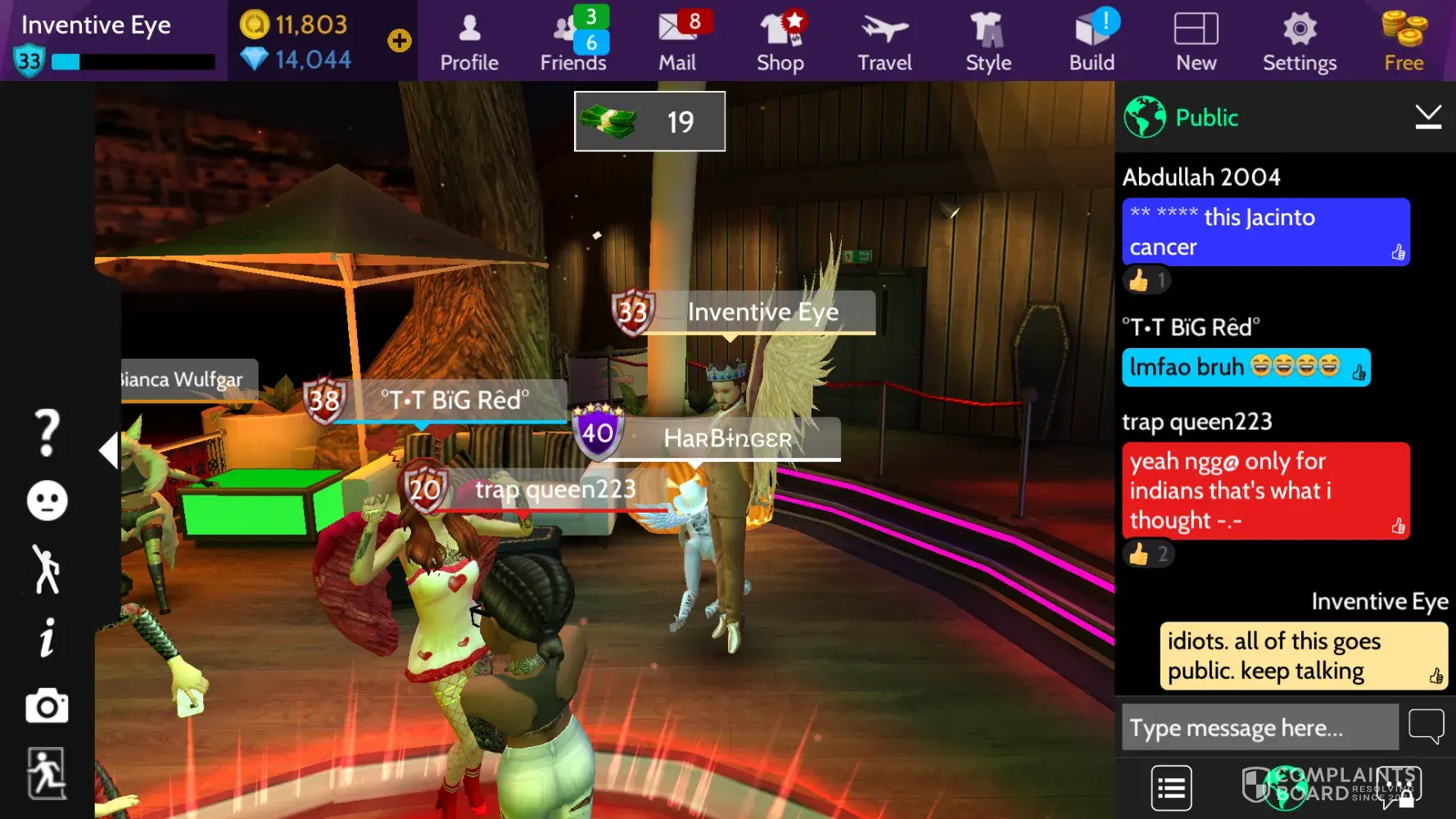Click the message text input field

(x=1259, y=727)
